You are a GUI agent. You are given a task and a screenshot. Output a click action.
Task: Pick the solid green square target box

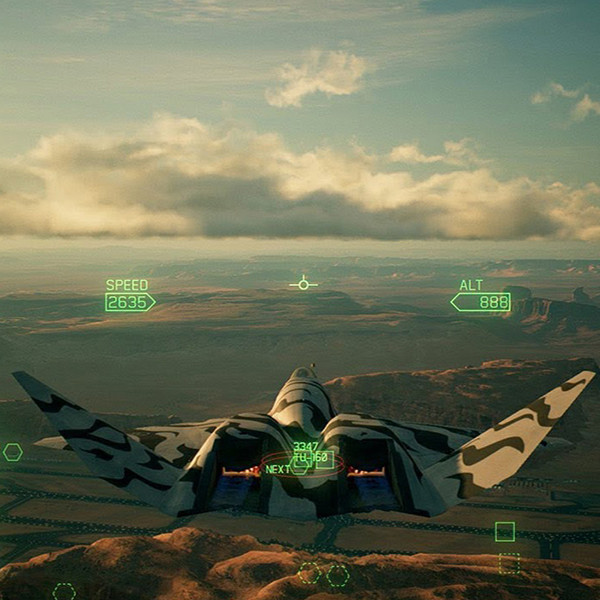[x=505, y=531]
